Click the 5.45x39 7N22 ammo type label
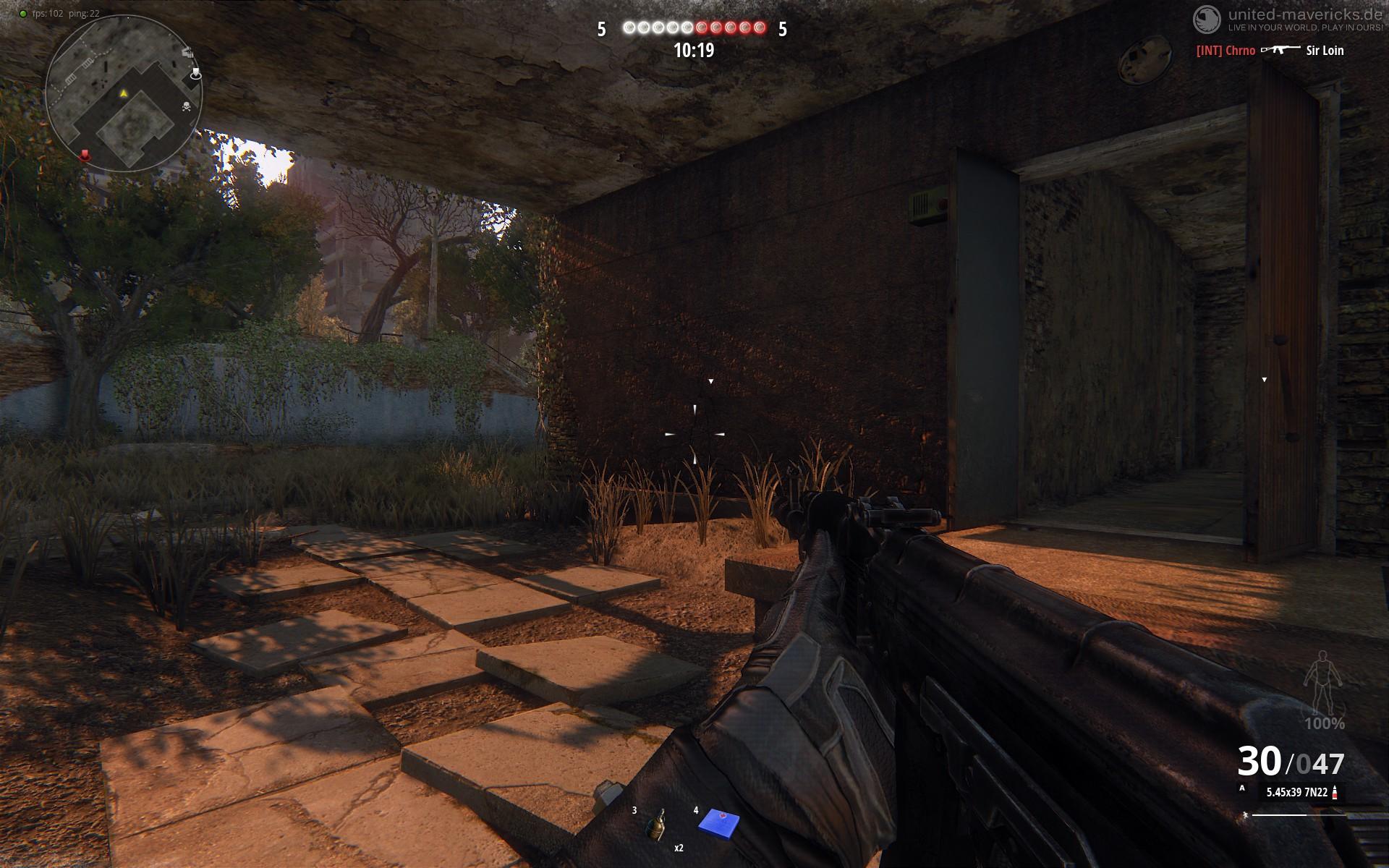 tap(1296, 792)
